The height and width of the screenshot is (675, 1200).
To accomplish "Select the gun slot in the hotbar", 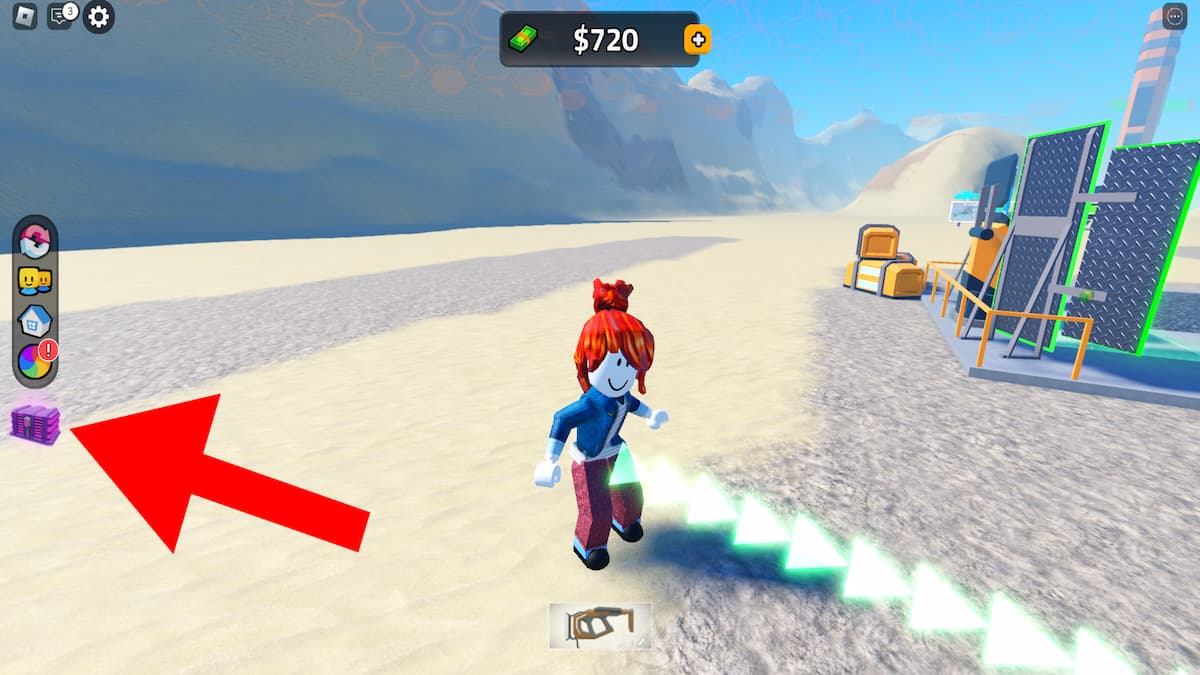I will 600,625.
